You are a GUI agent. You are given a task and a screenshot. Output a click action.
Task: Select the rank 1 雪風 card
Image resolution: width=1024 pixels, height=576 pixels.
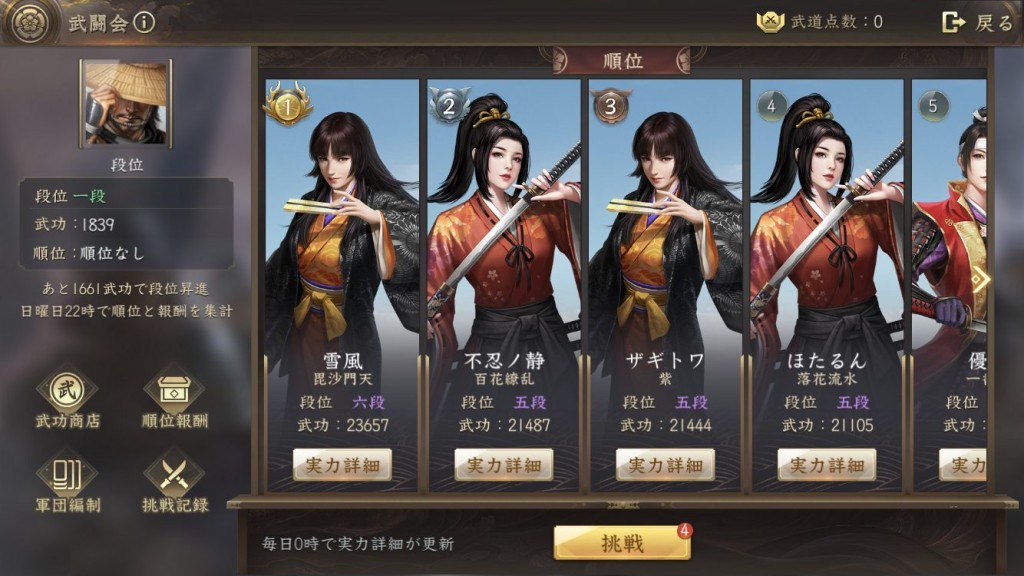[342, 250]
